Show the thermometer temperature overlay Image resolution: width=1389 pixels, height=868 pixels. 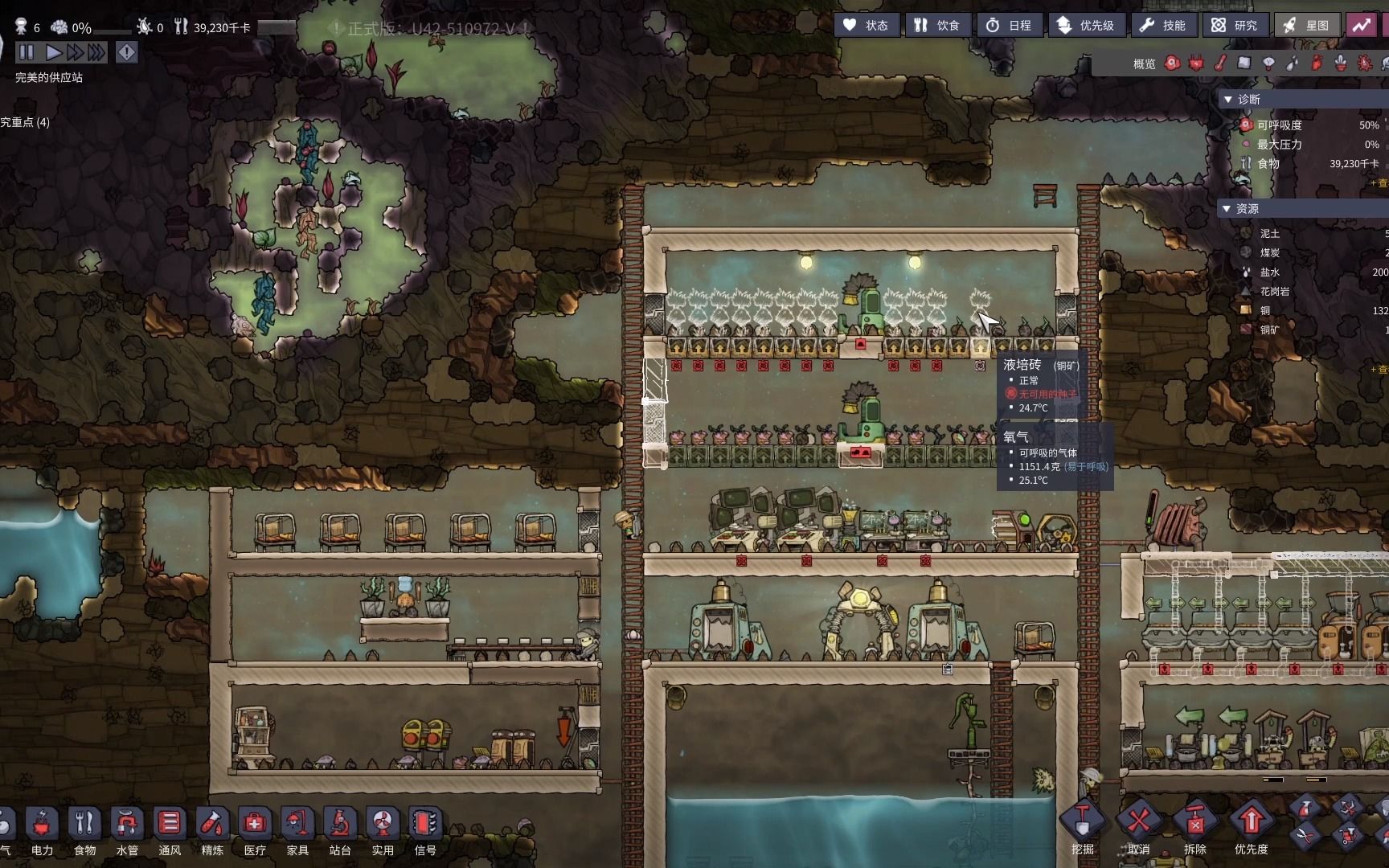tap(1220, 63)
